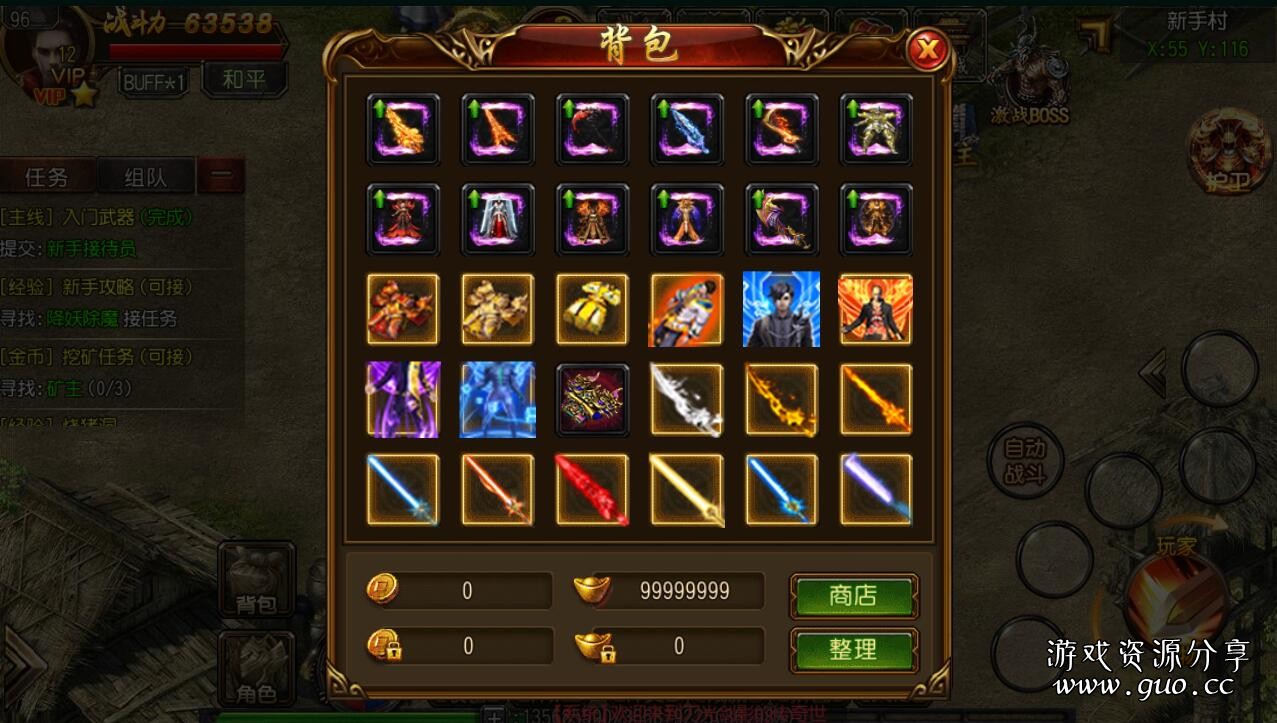Image resolution: width=1277 pixels, height=723 pixels.
Task: Open the BUFF*1 status button
Action: 155,82
